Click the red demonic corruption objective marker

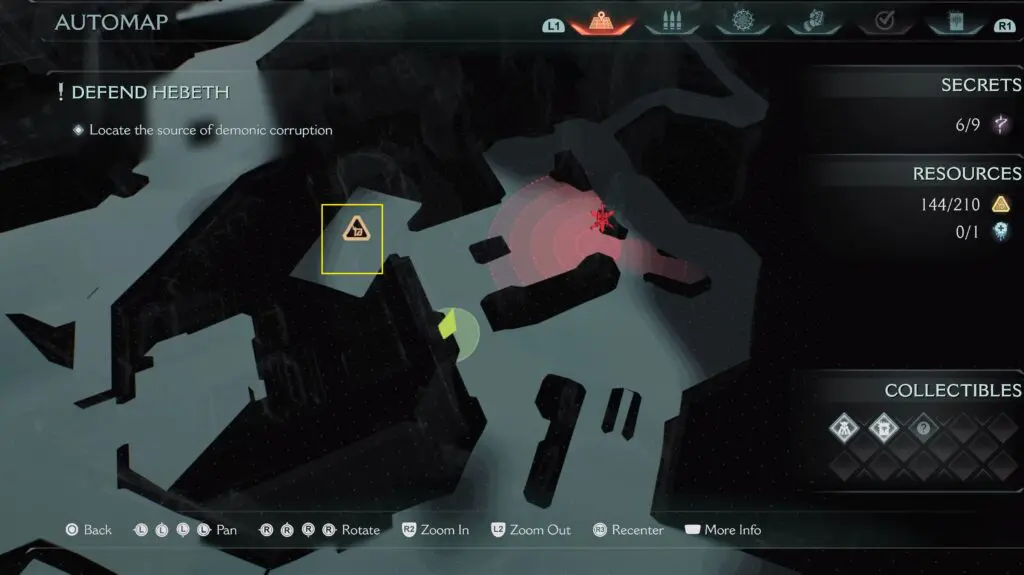coord(601,220)
